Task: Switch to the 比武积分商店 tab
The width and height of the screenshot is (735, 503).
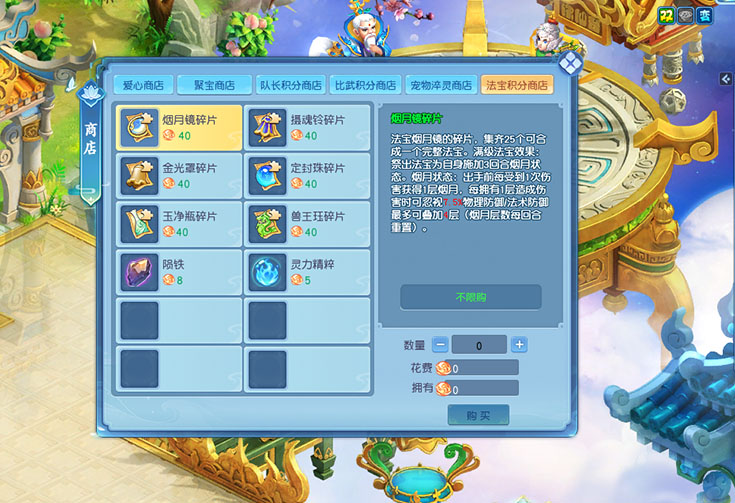Action: click(366, 84)
